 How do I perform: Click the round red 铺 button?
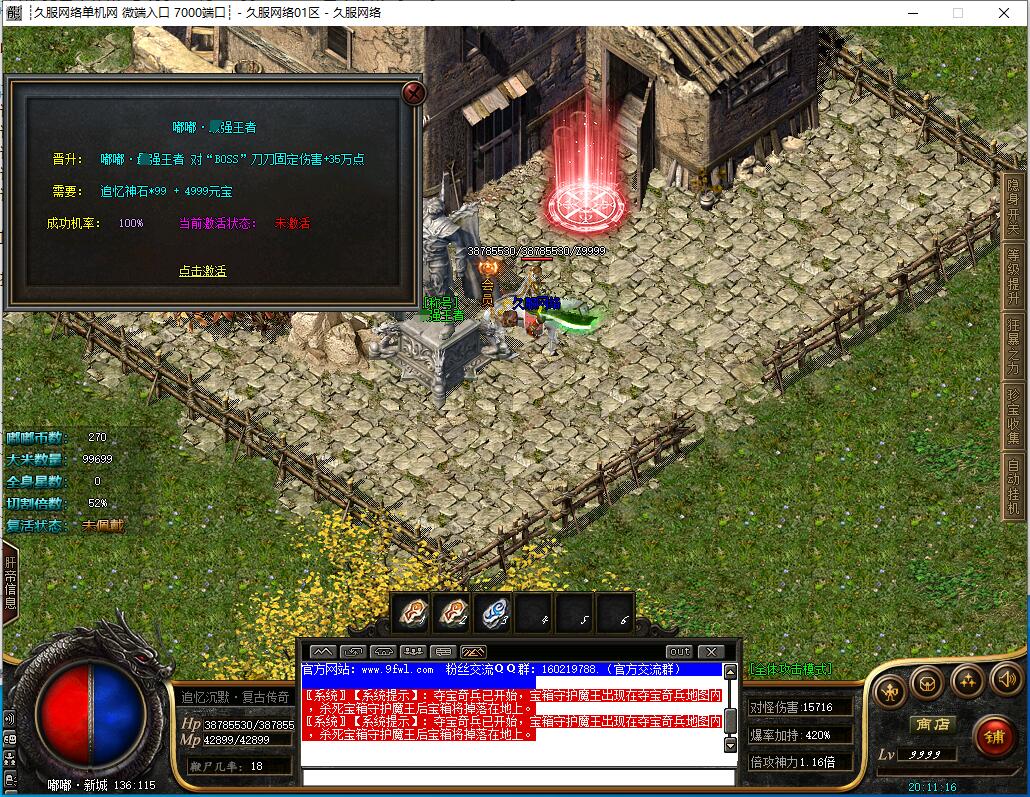coord(994,738)
